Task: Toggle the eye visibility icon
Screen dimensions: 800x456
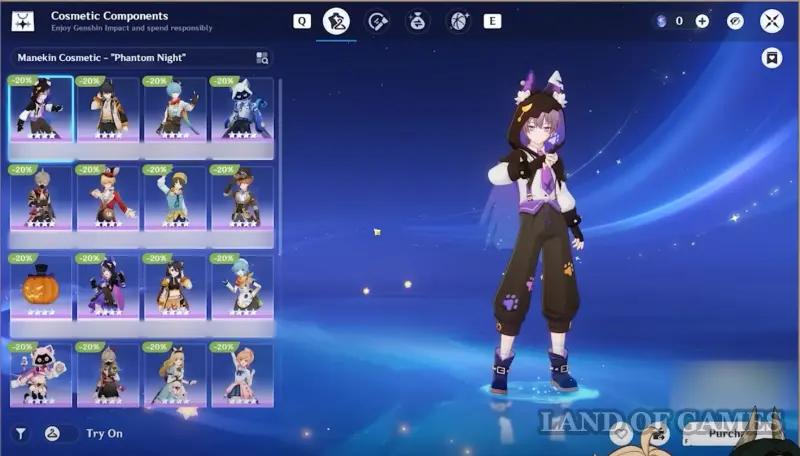Action: (735, 21)
